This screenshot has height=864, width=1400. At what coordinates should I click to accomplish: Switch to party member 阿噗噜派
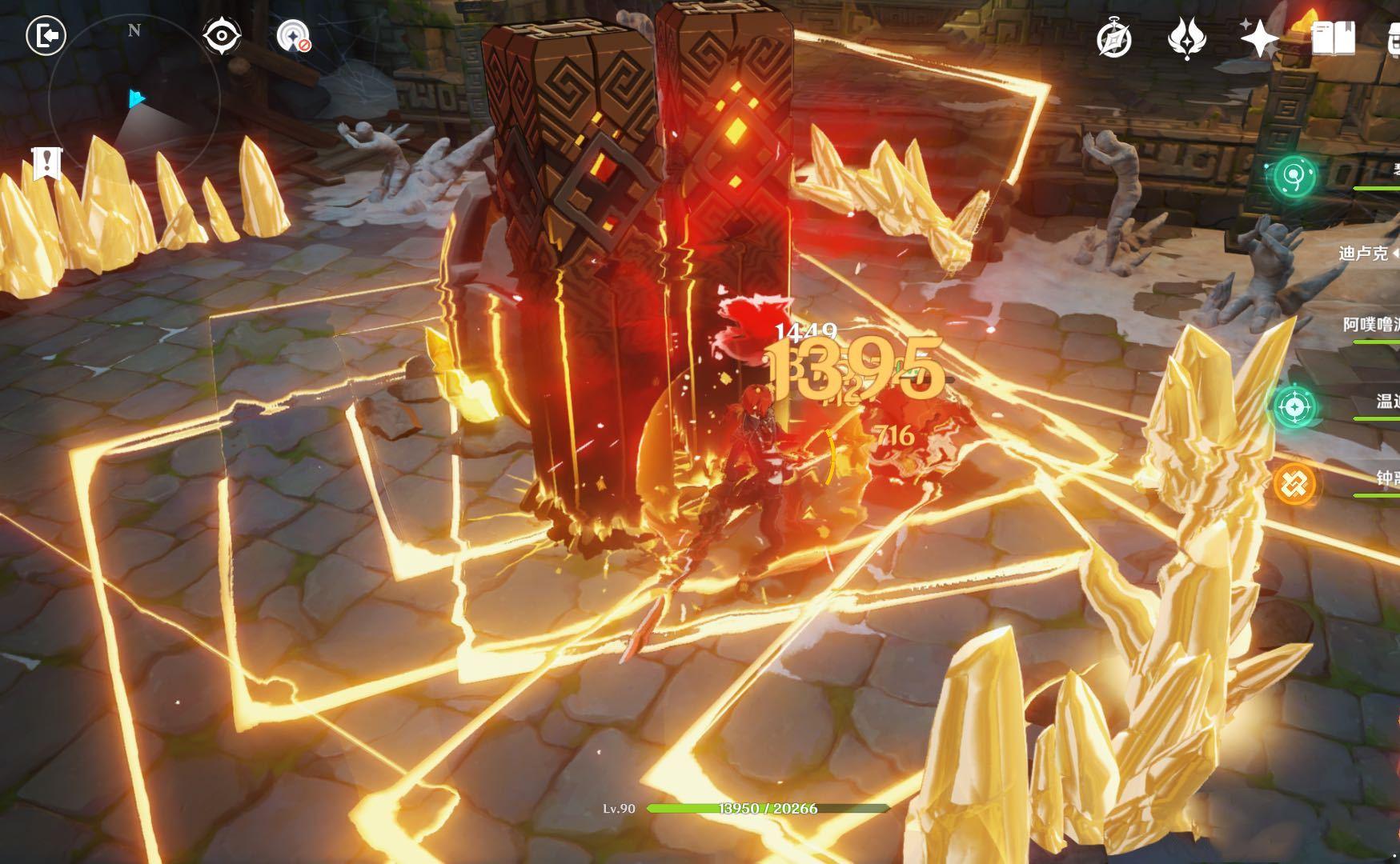coord(1371,324)
